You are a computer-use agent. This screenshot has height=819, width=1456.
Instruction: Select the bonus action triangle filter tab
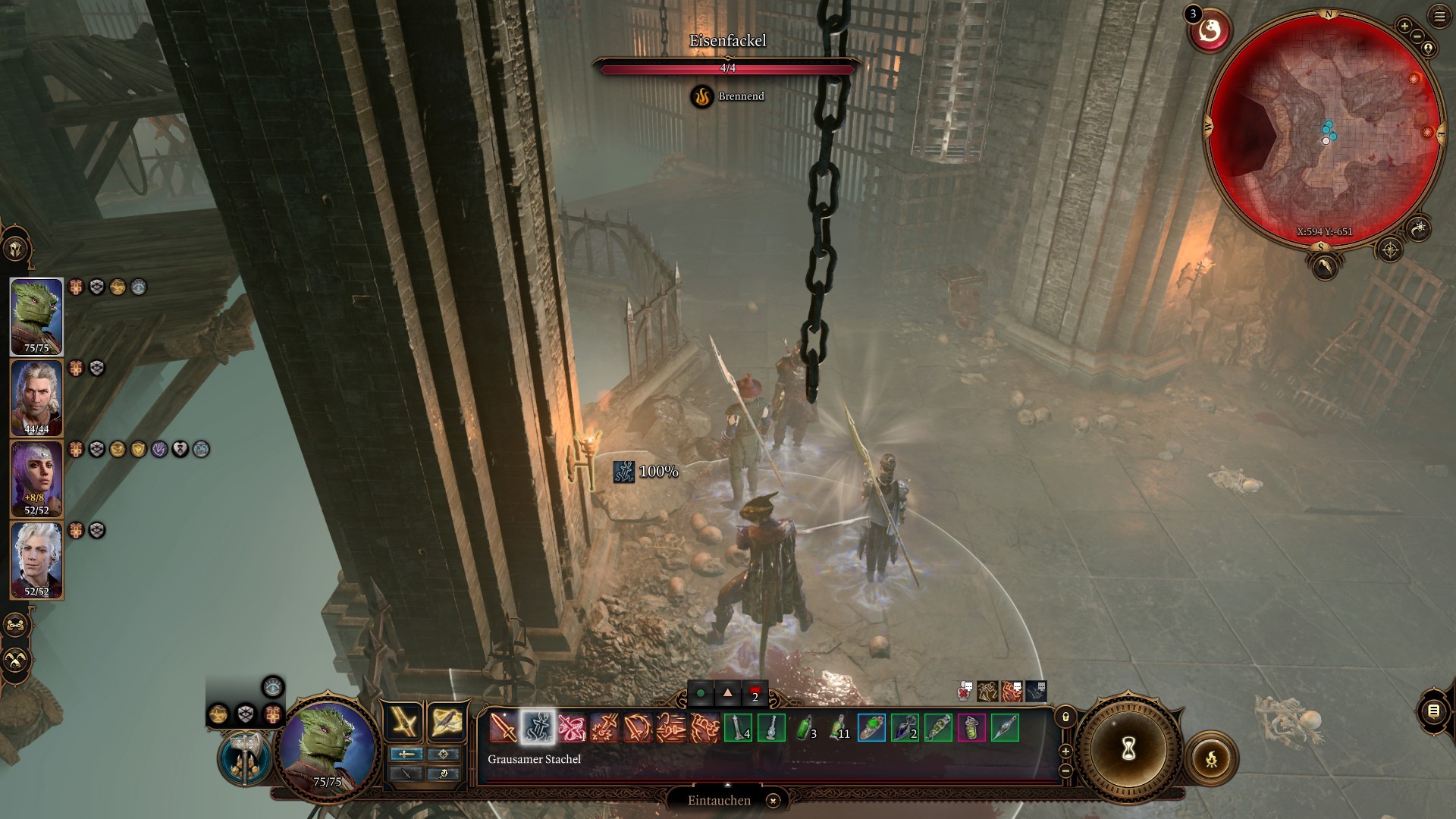[727, 692]
